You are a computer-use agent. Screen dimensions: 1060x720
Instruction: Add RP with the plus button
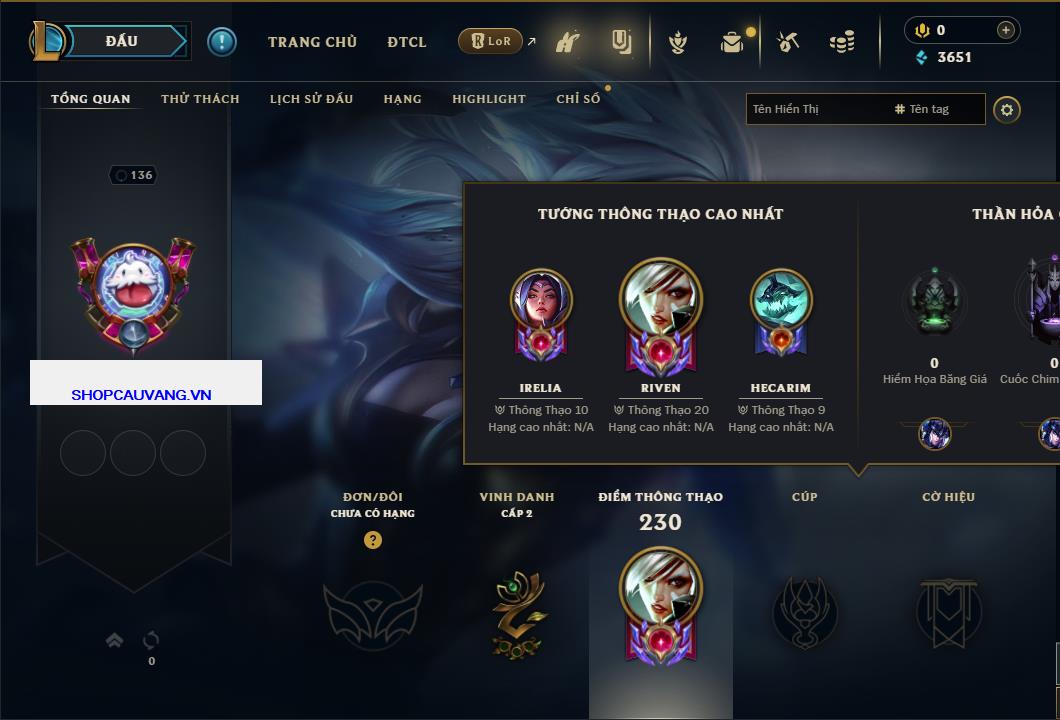[1005, 30]
